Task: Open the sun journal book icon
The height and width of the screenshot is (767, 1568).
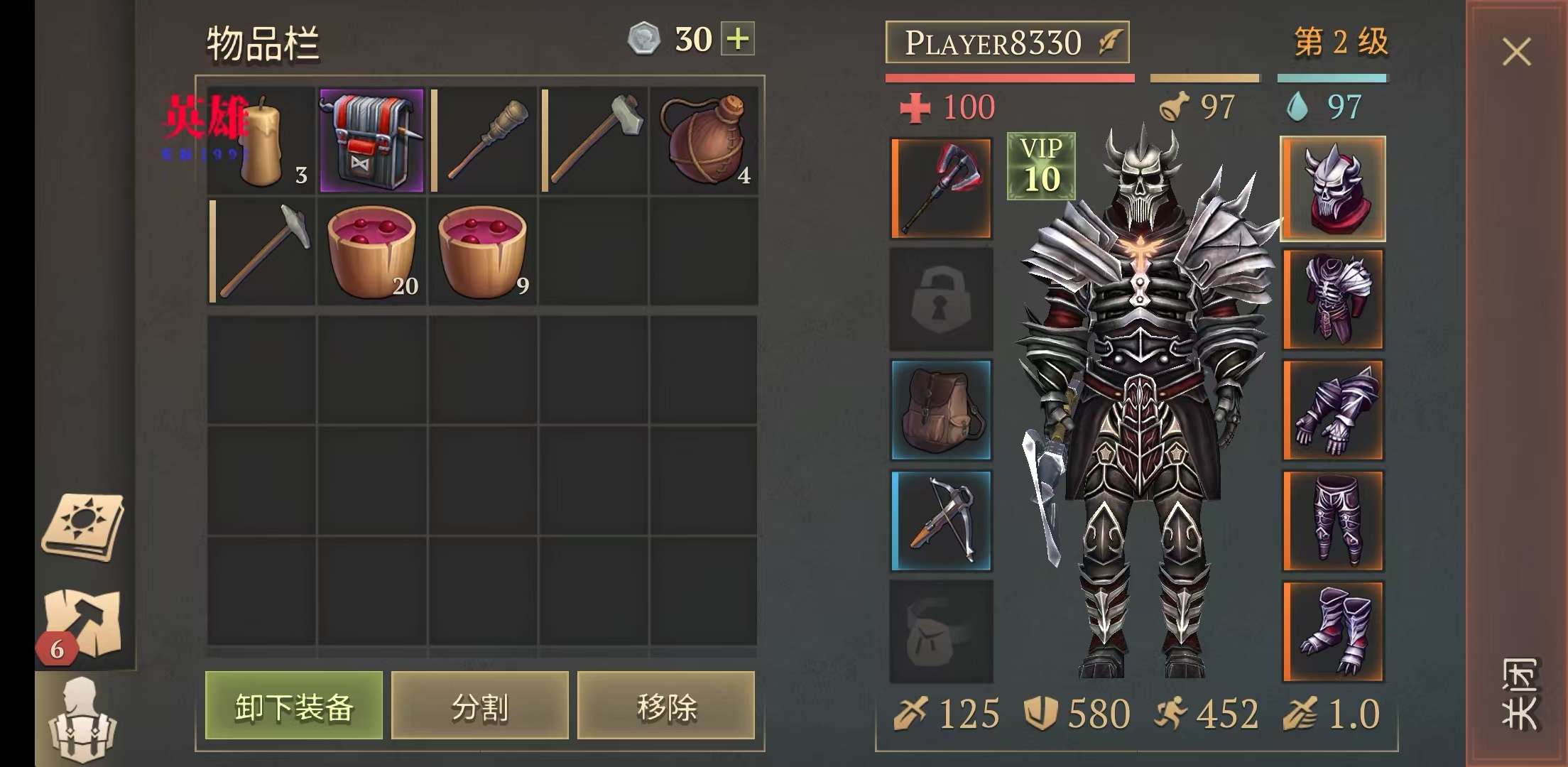Action: tap(83, 527)
